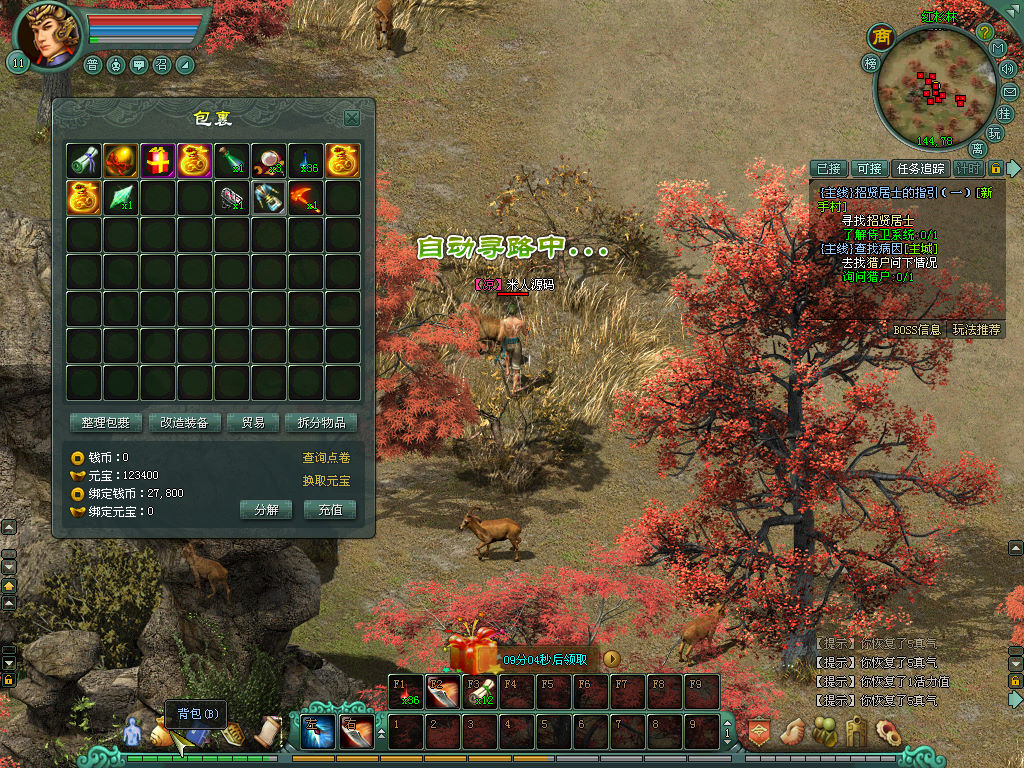Viewport: 1024px width, 768px height.
Task: Switch to the 已接 accepted quests tab
Action: pos(828,169)
